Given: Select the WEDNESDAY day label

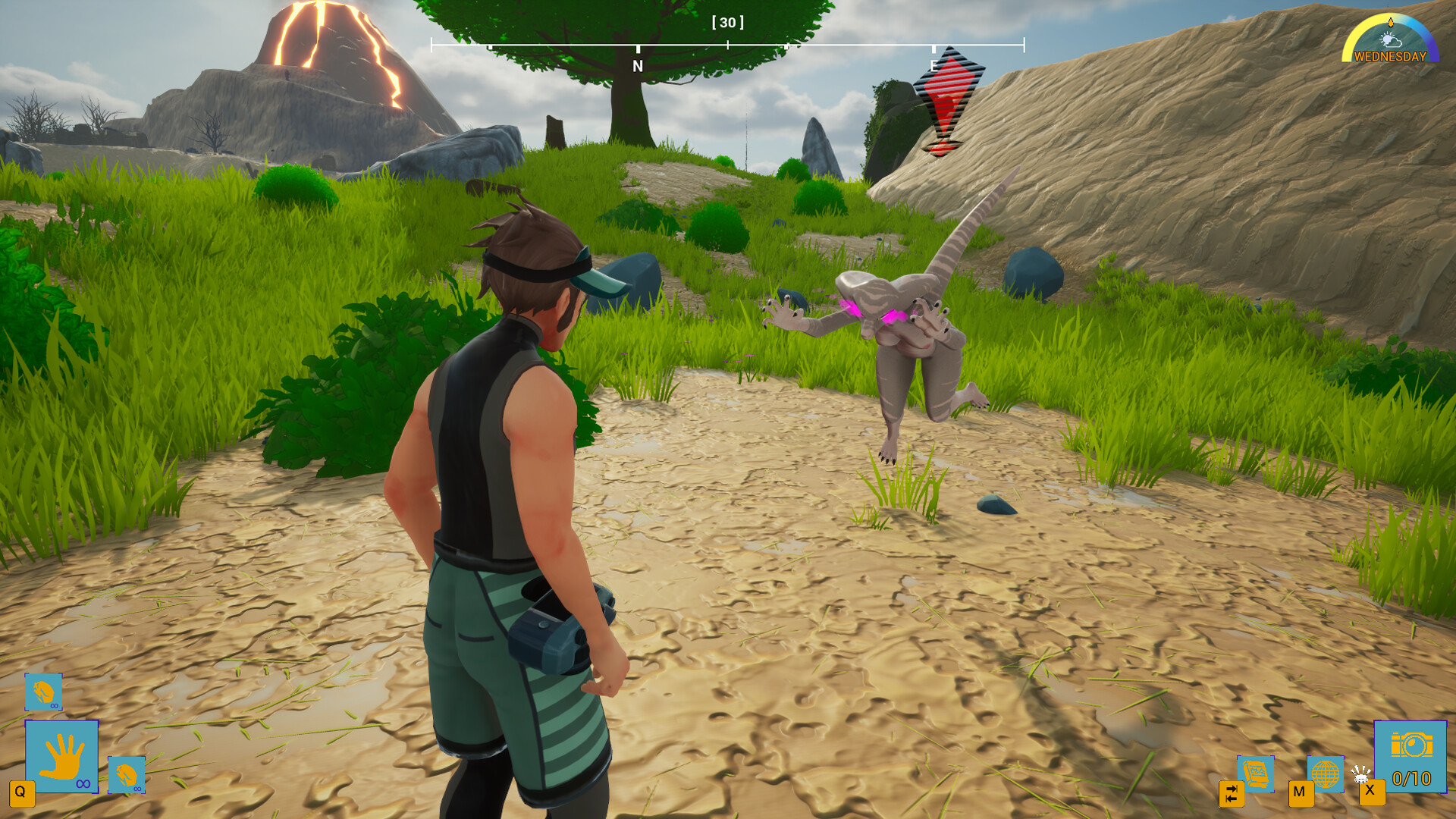Looking at the screenshot, I should (x=1392, y=56).
